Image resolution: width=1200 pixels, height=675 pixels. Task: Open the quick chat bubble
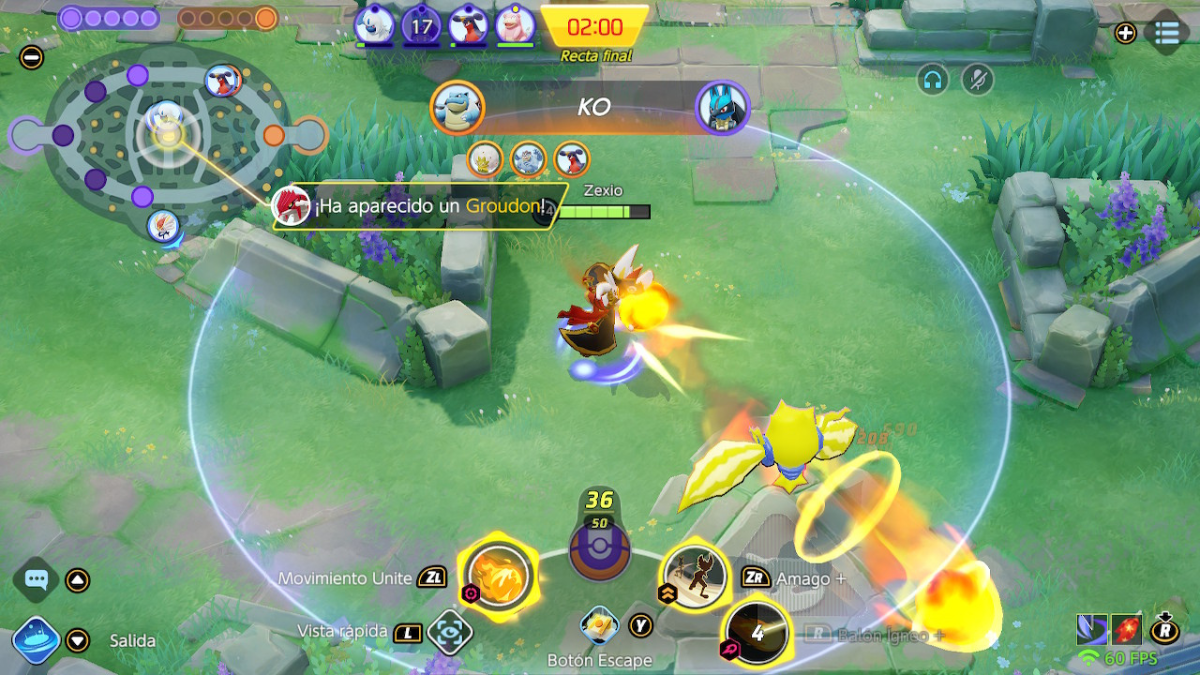click(36, 579)
